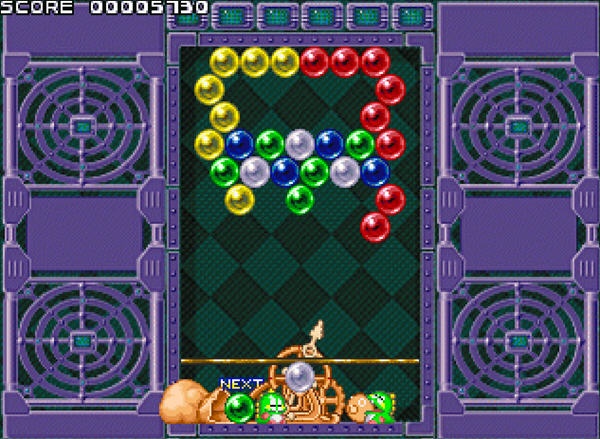Click the silver bubble loaded in the launcher
Viewport: 600px width, 439px height.
click(x=300, y=376)
